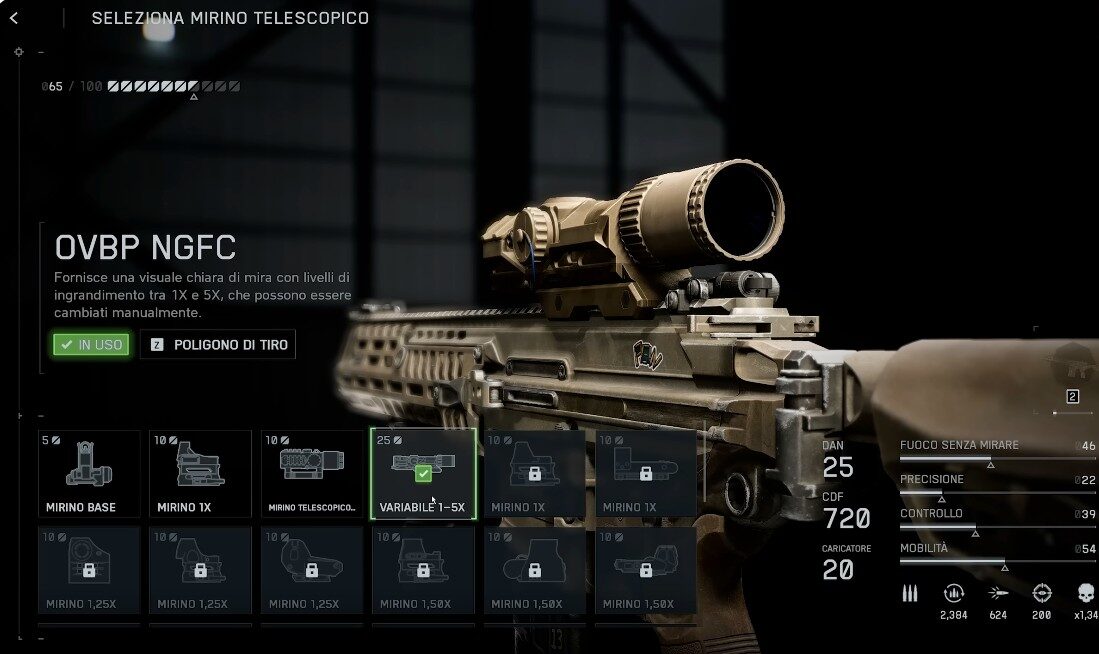The height and width of the screenshot is (654, 1099).
Task: Choose the unlocked Mirino 1X sight
Action: click(200, 474)
